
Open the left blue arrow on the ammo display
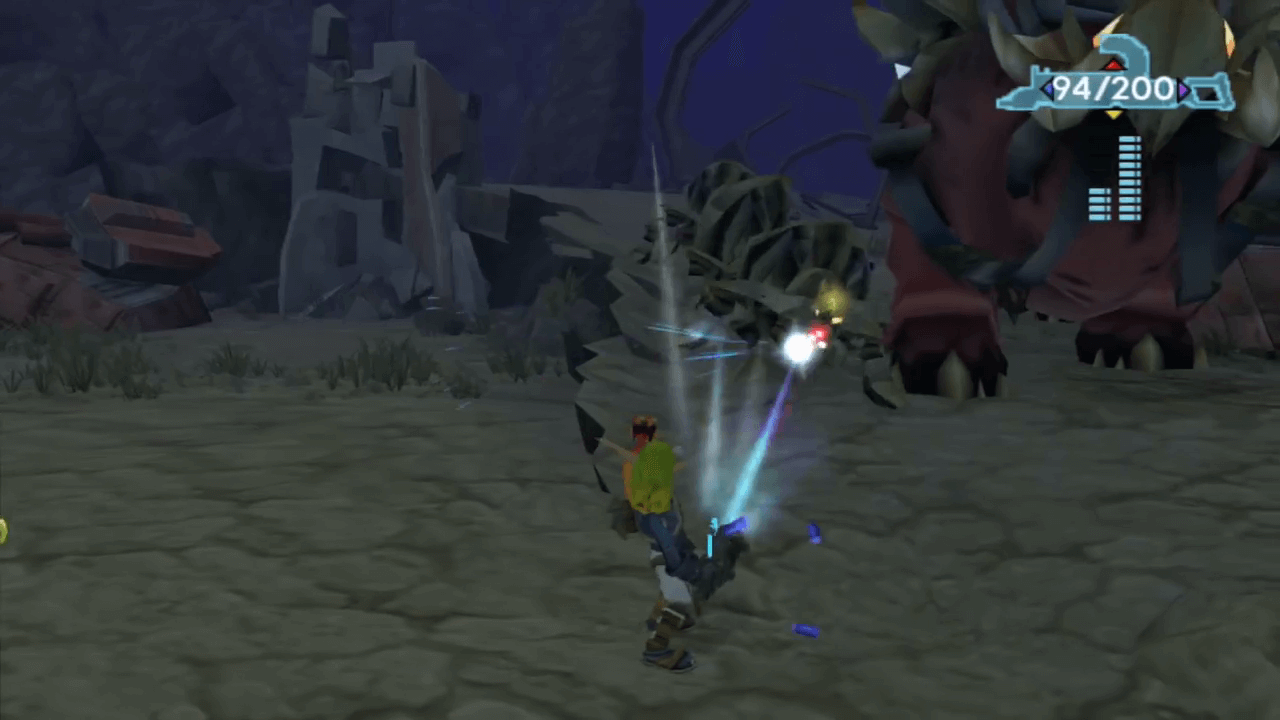(x=1049, y=89)
